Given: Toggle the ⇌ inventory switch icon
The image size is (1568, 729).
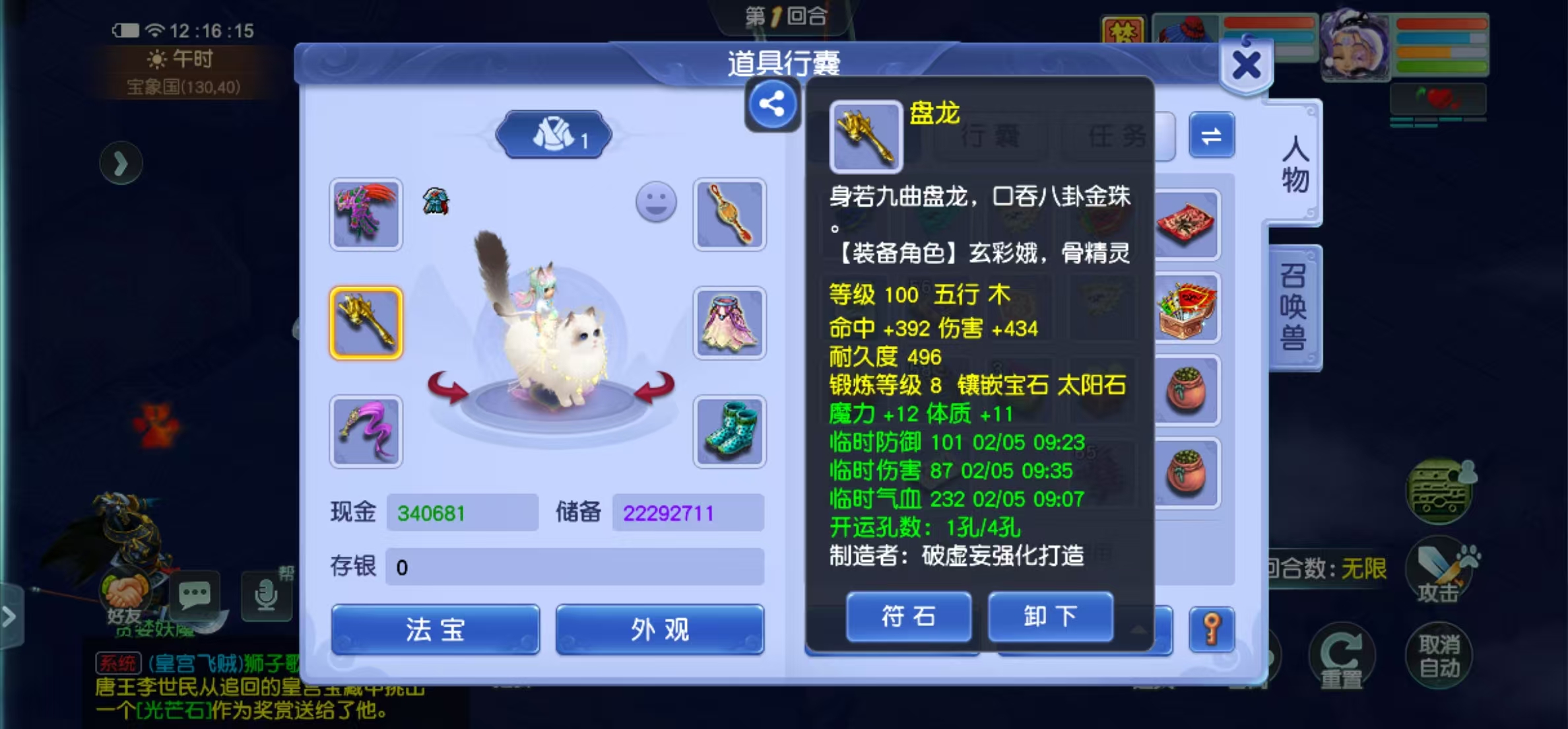Looking at the screenshot, I should click(x=1213, y=135).
